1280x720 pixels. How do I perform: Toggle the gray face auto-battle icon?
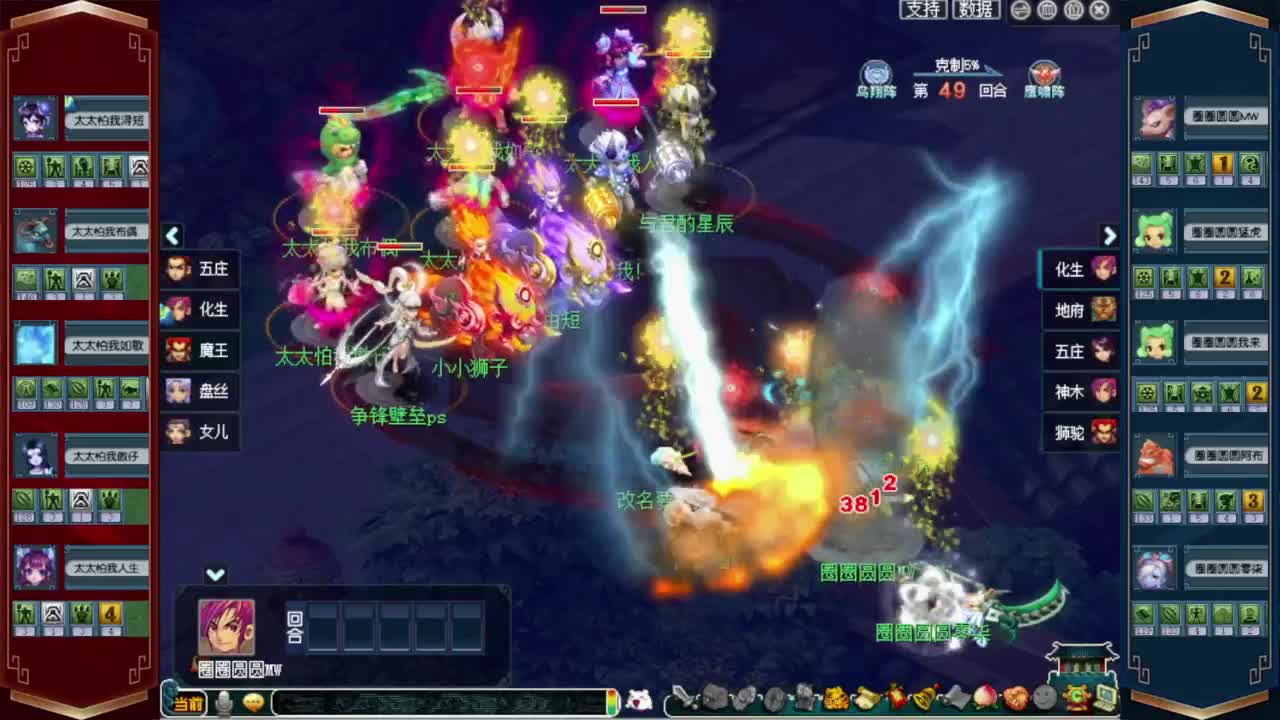point(1044,700)
